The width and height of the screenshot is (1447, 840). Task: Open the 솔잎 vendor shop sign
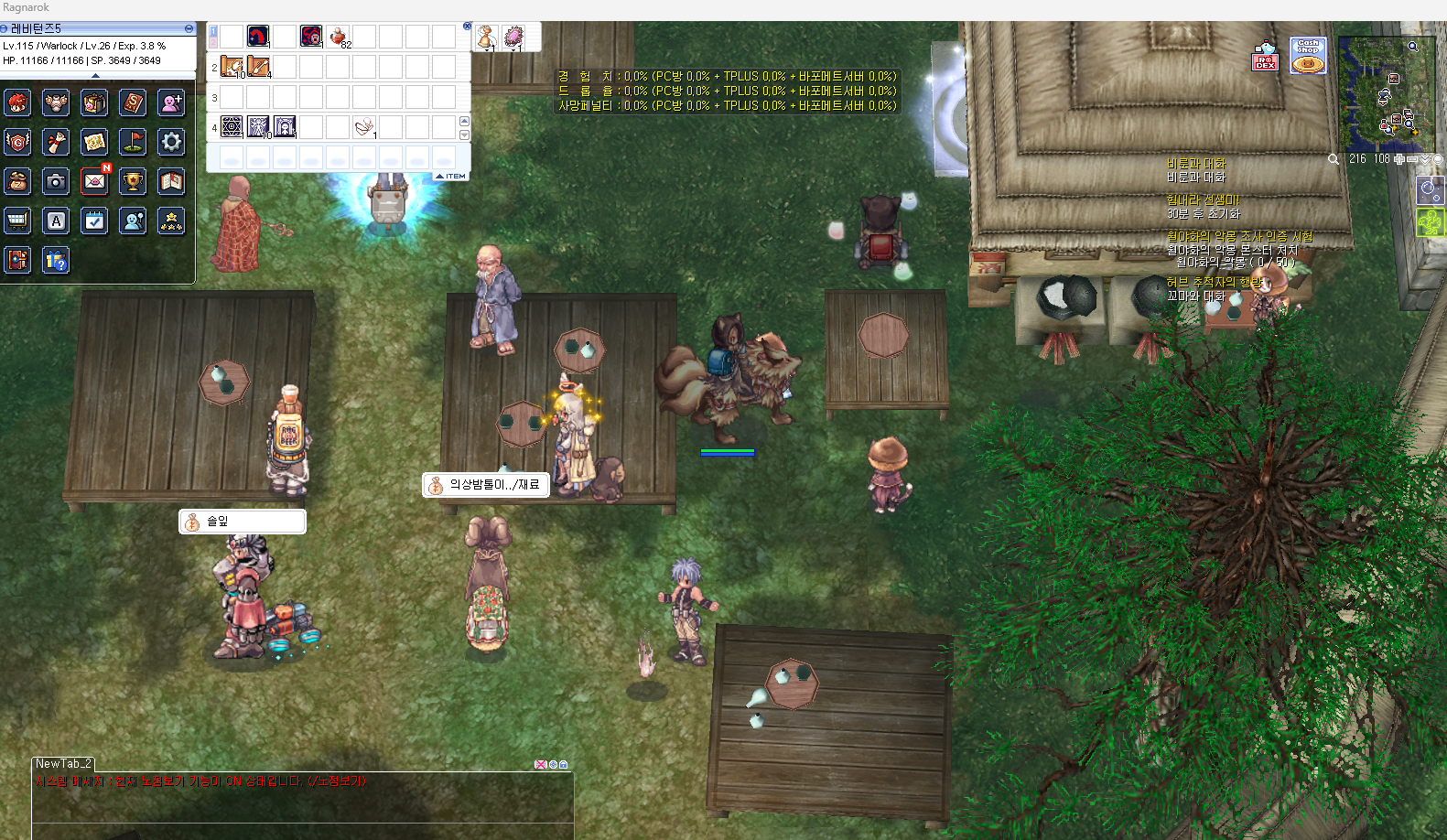coord(243,522)
